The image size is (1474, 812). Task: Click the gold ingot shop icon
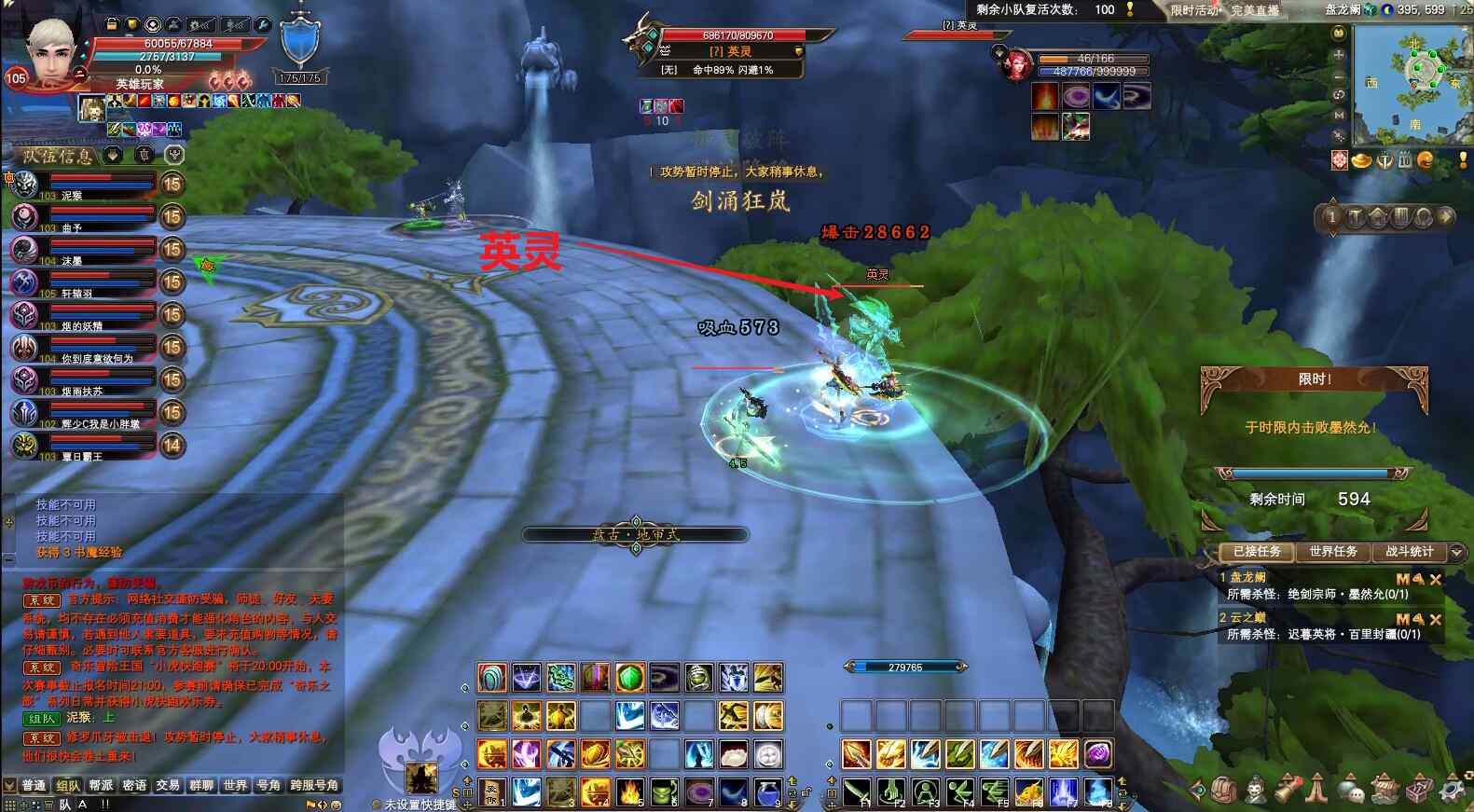pyautogui.click(x=1362, y=160)
